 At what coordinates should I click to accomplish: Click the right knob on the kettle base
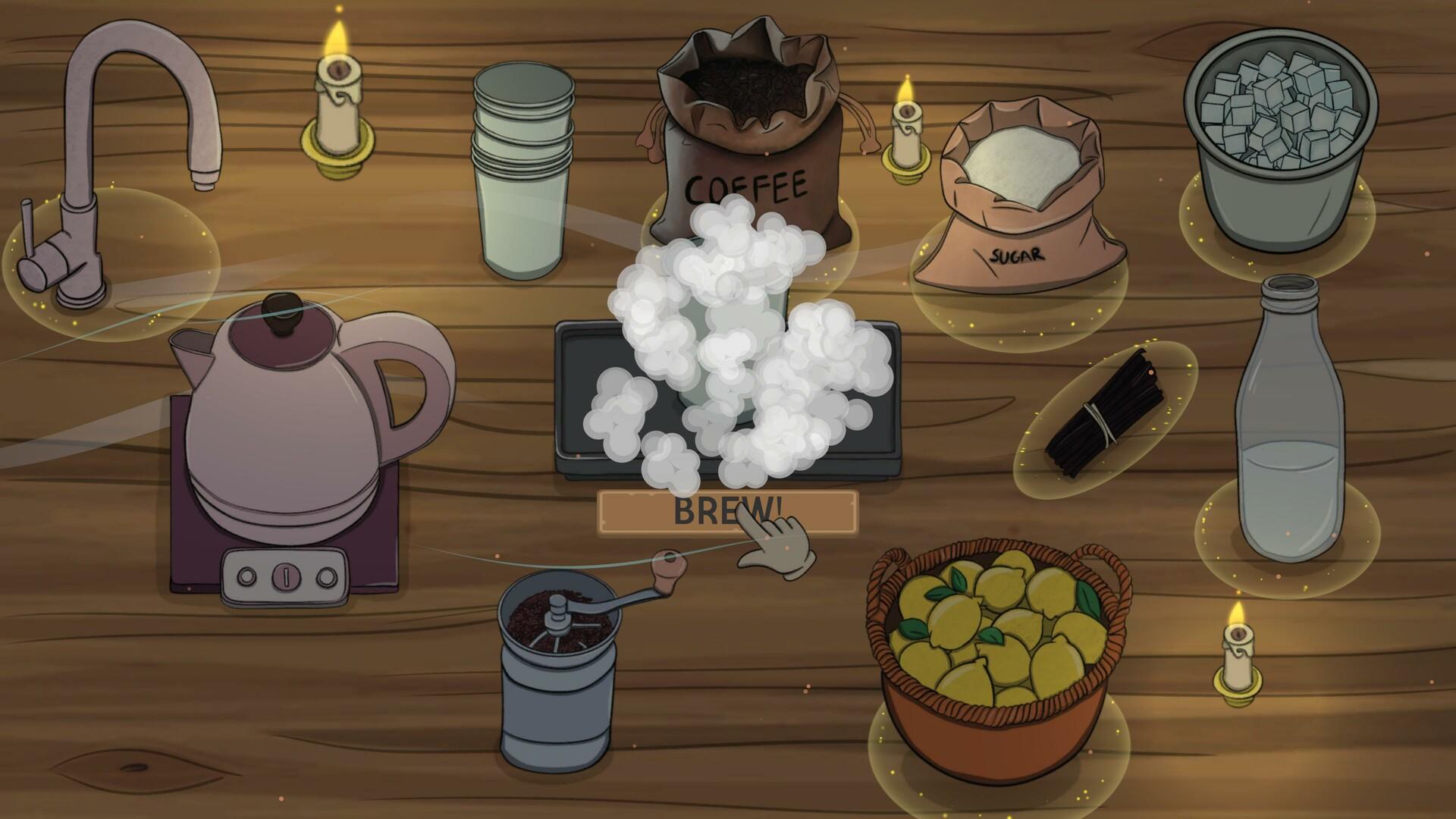[328, 575]
